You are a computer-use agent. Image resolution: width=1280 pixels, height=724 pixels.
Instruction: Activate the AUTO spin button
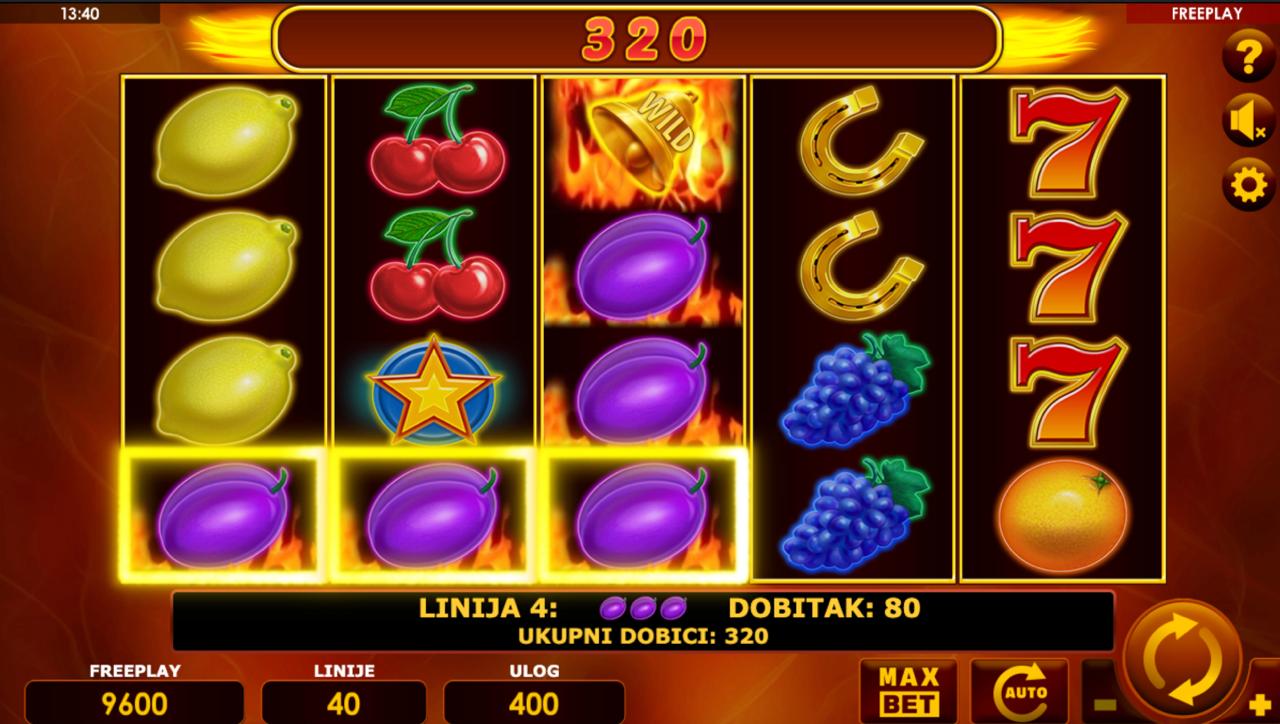(x=1019, y=691)
